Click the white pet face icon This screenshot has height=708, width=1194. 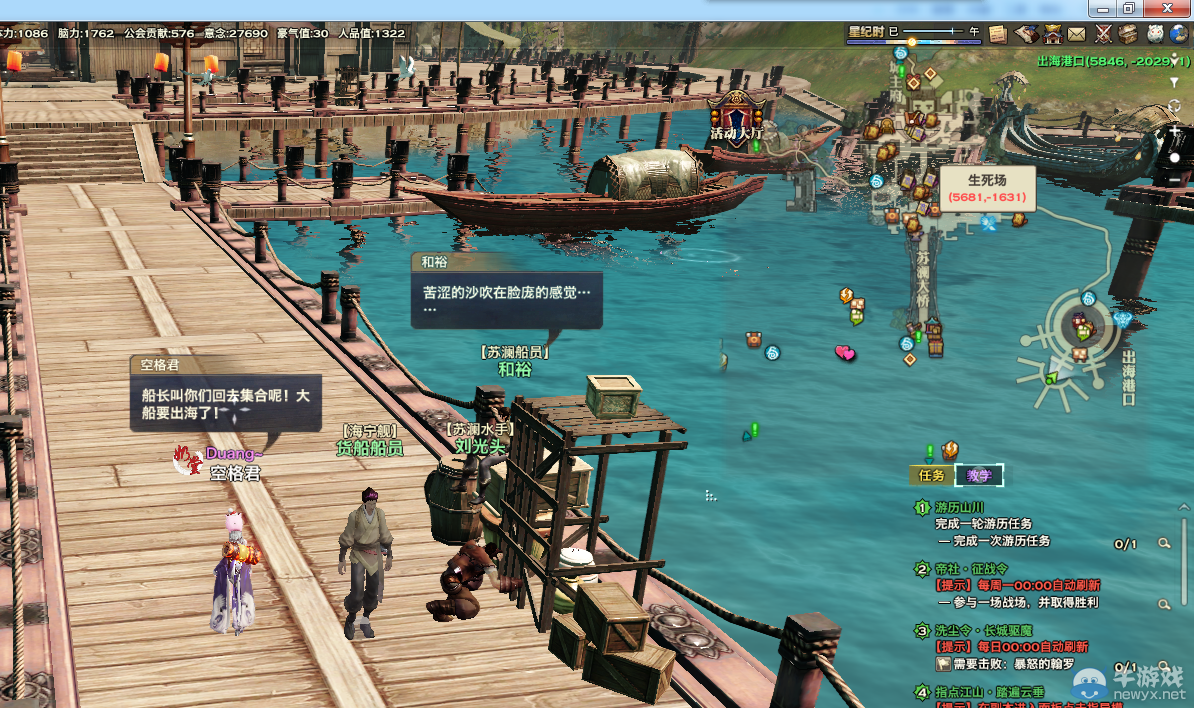(1155, 34)
